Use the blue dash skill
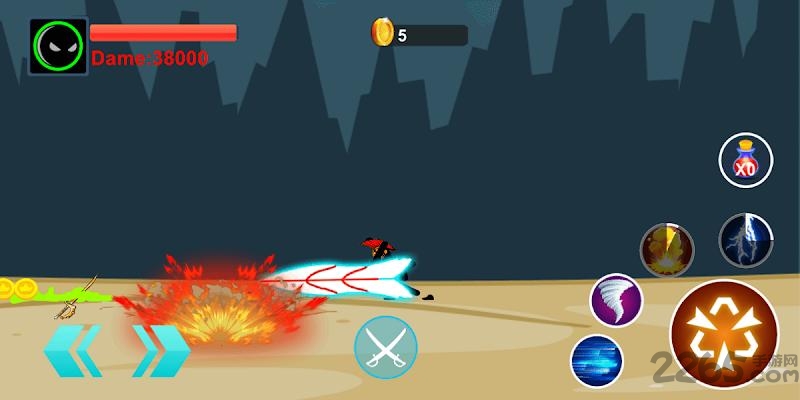 pos(597,361)
